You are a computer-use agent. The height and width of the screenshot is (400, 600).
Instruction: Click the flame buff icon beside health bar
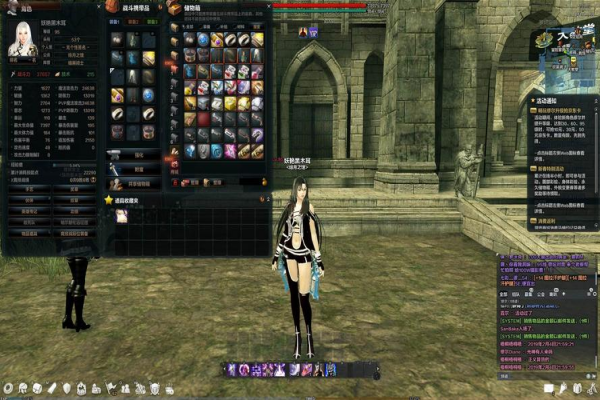pos(303,32)
